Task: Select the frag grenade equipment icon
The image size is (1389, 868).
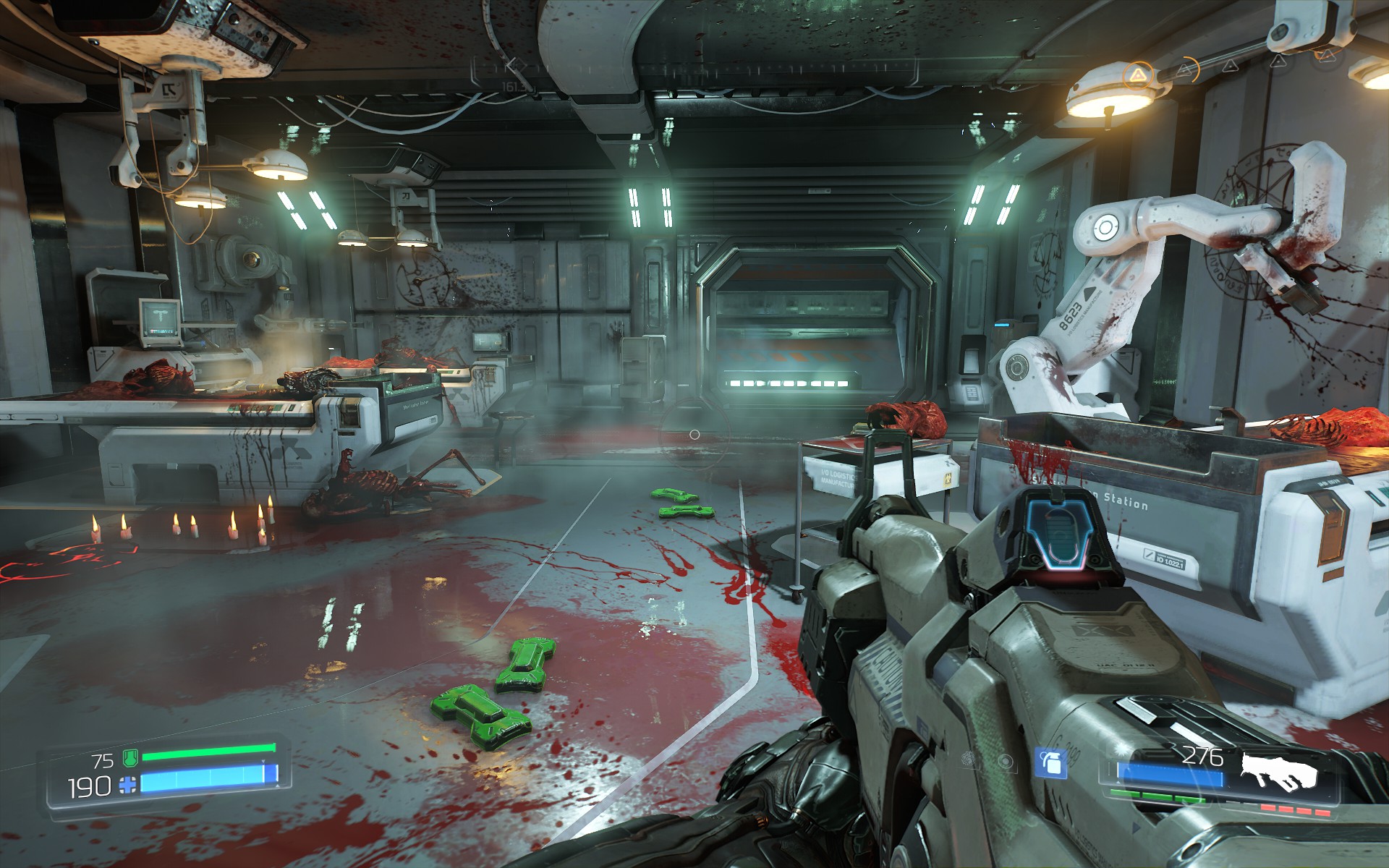Action: [x=1050, y=762]
